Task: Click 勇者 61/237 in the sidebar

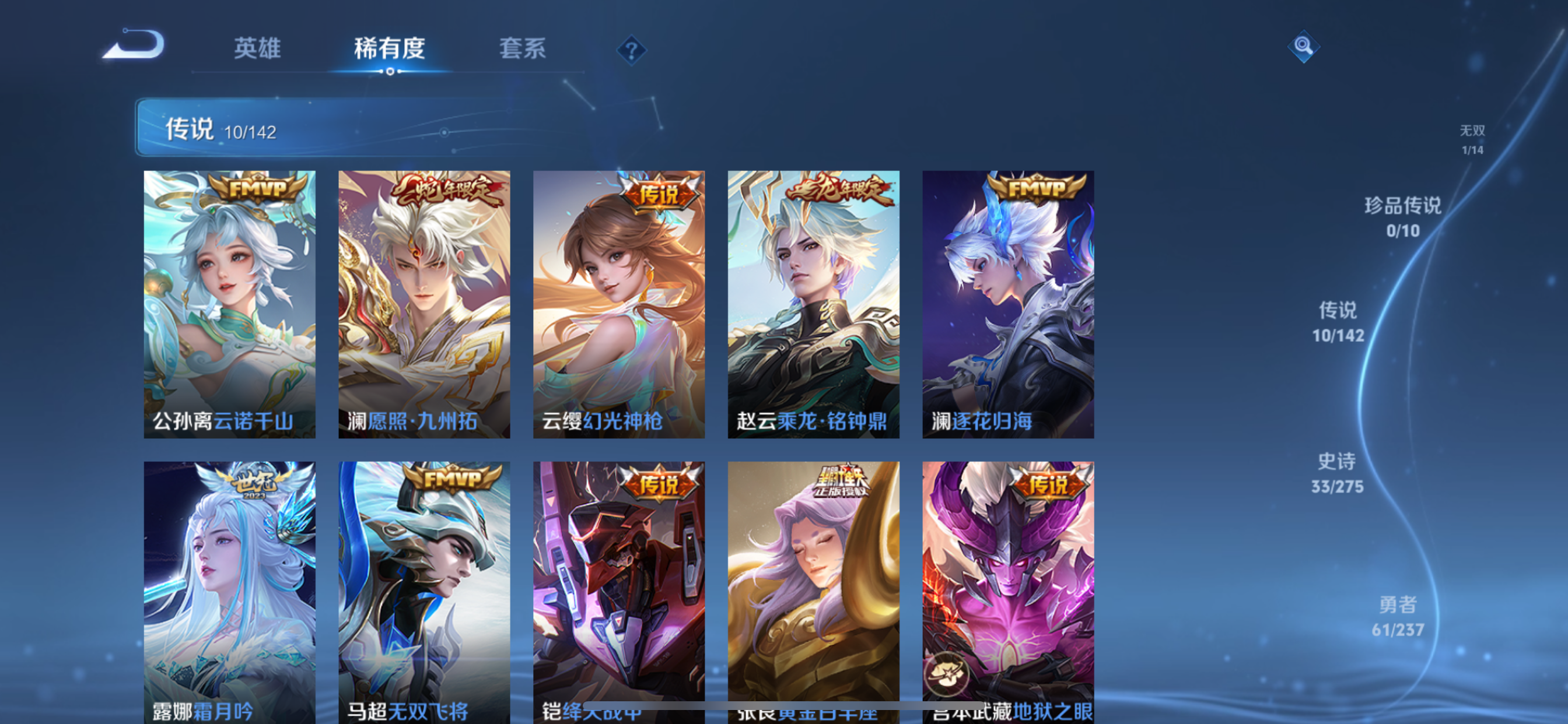Action: click(1396, 617)
